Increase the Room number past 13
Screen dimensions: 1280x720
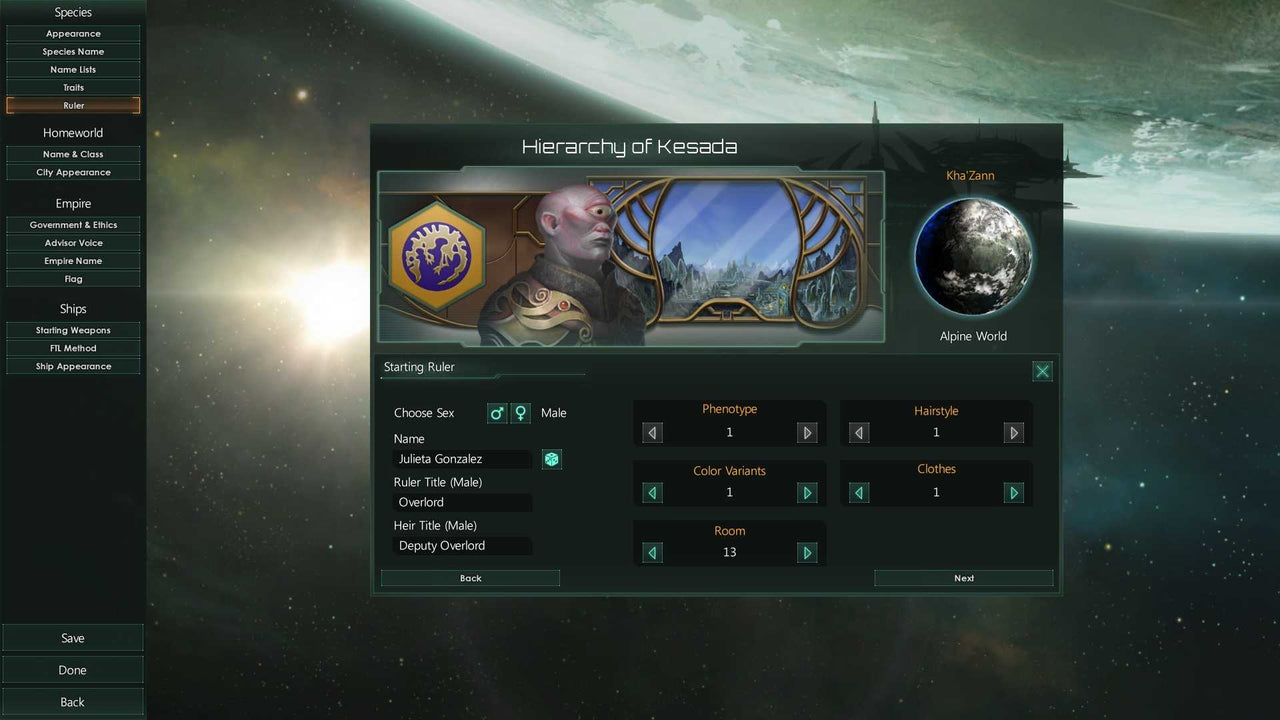(x=807, y=552)
